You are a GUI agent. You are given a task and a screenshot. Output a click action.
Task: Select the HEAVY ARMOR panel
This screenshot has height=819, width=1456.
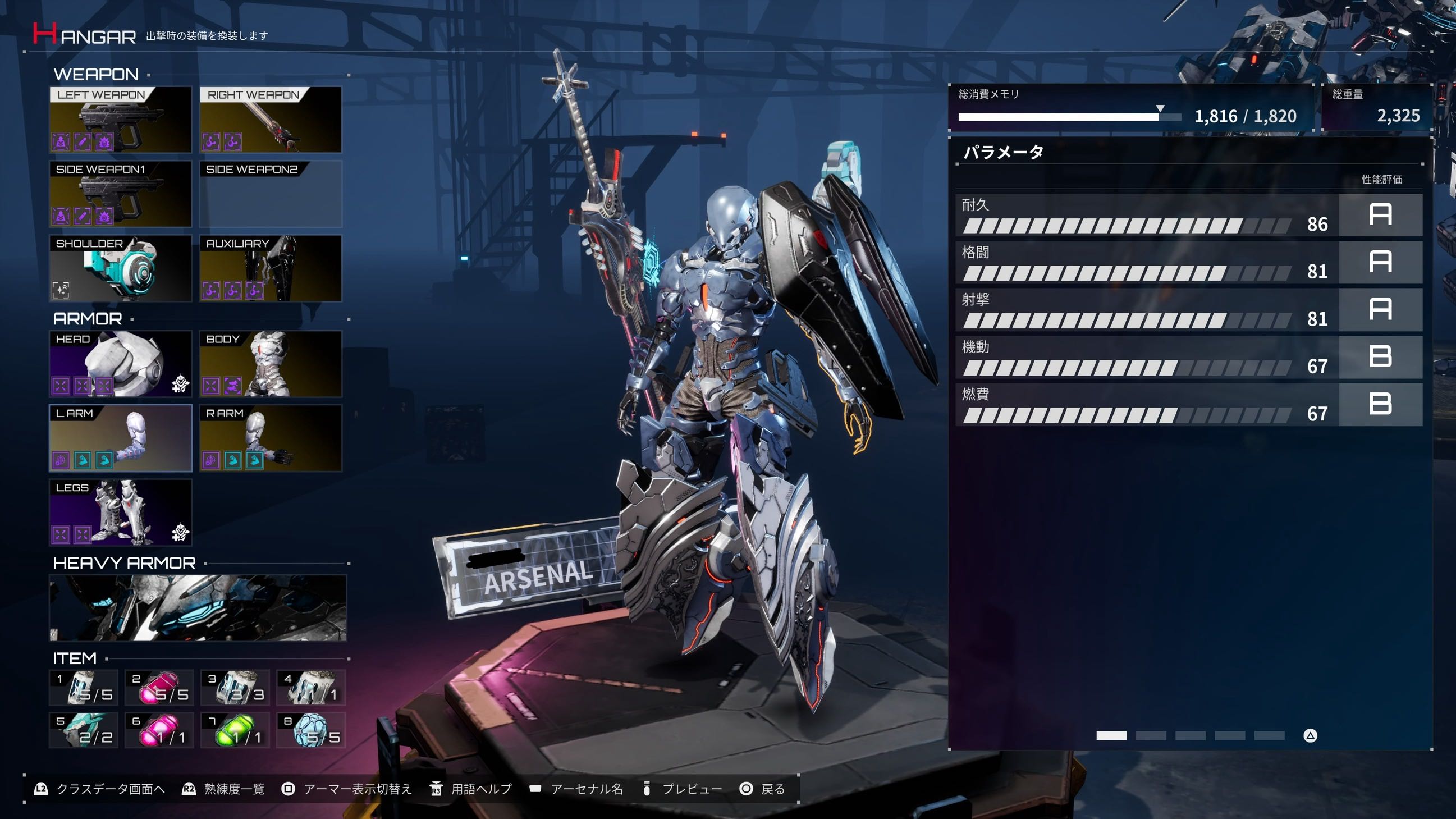[198, 607]
